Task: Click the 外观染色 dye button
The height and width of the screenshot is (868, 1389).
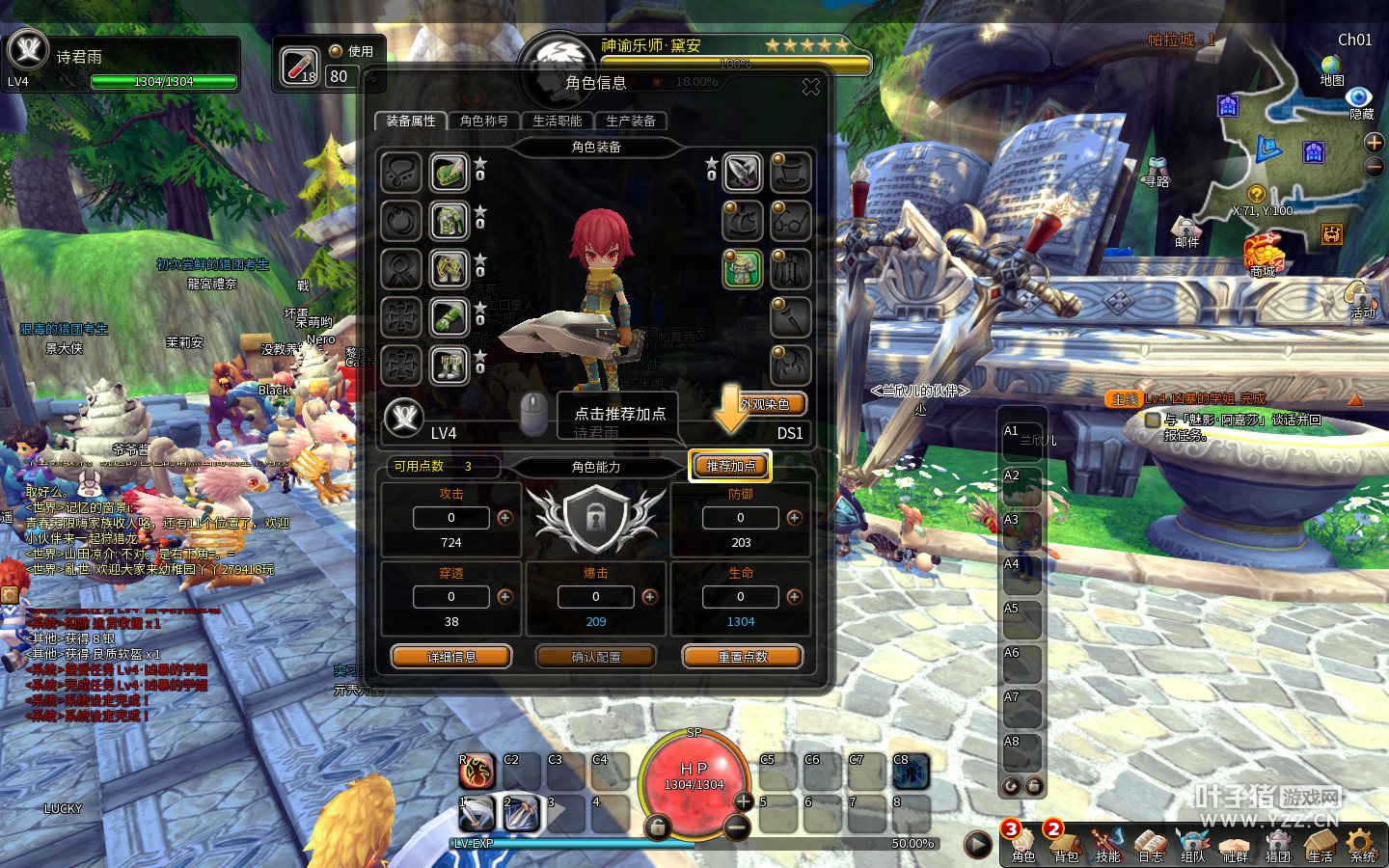Action: (x=765, y=404)
